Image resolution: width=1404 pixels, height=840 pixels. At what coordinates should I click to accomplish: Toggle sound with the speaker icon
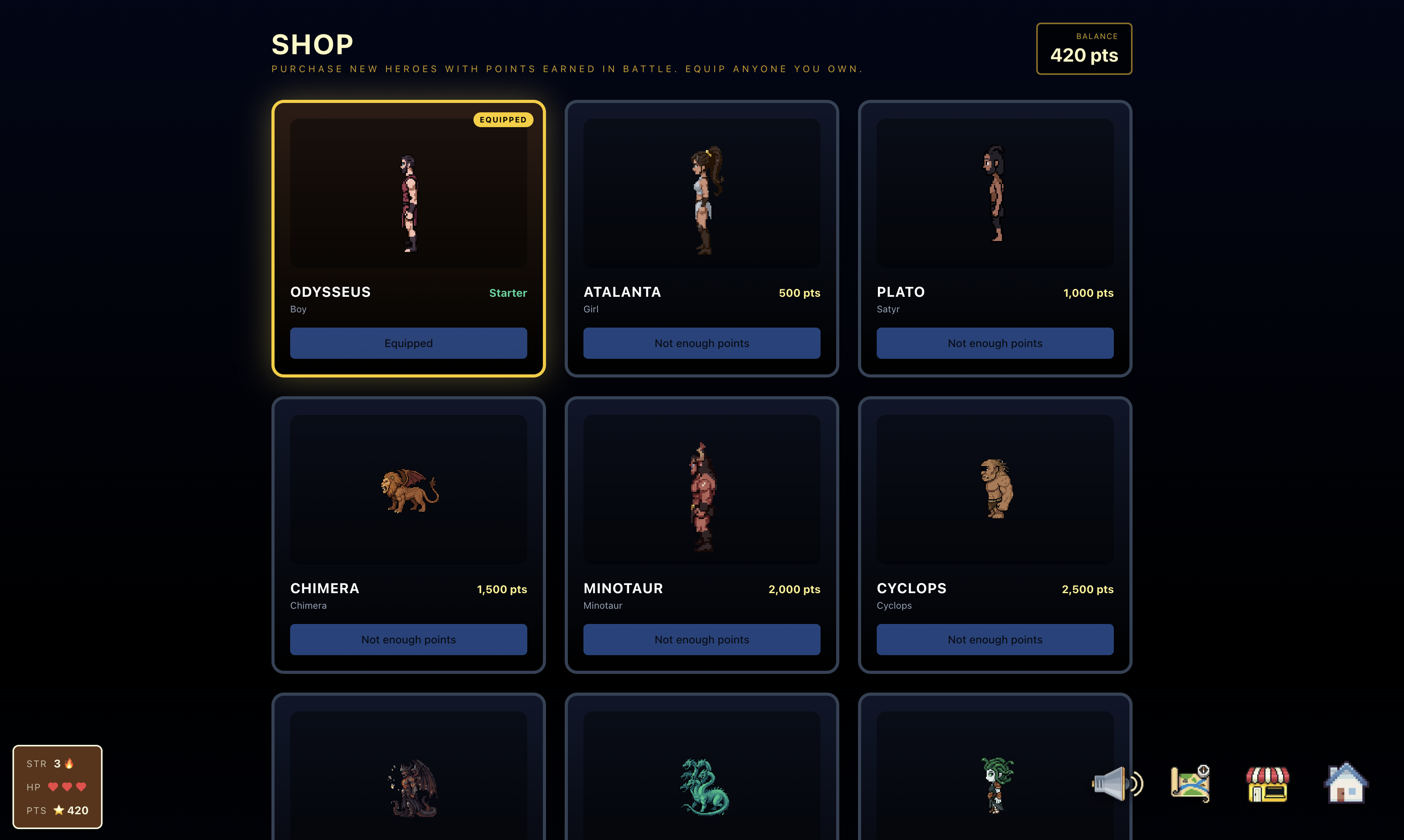pos(1116,784)
